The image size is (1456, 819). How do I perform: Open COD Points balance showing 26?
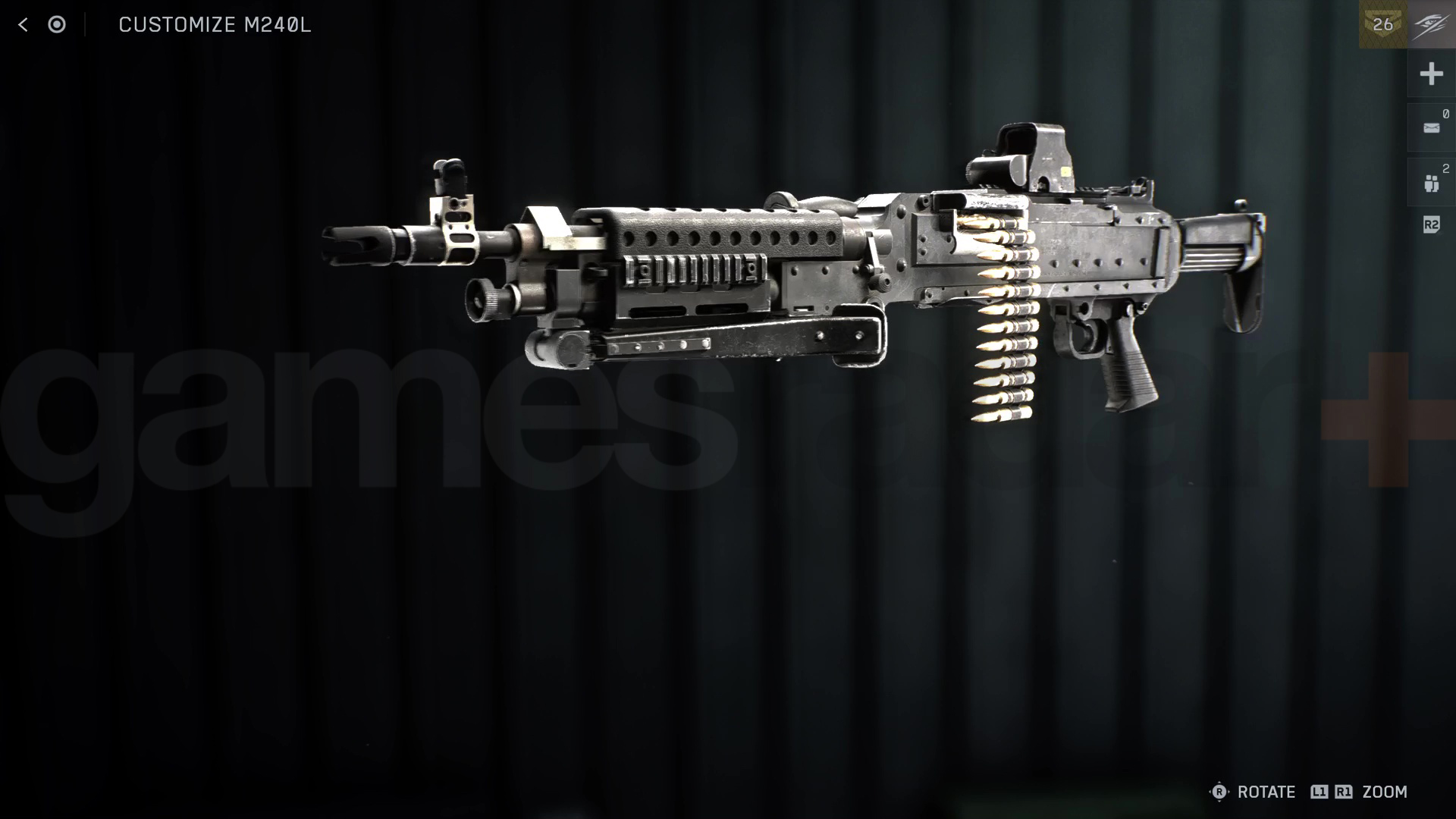click(x=1385, y=24)
